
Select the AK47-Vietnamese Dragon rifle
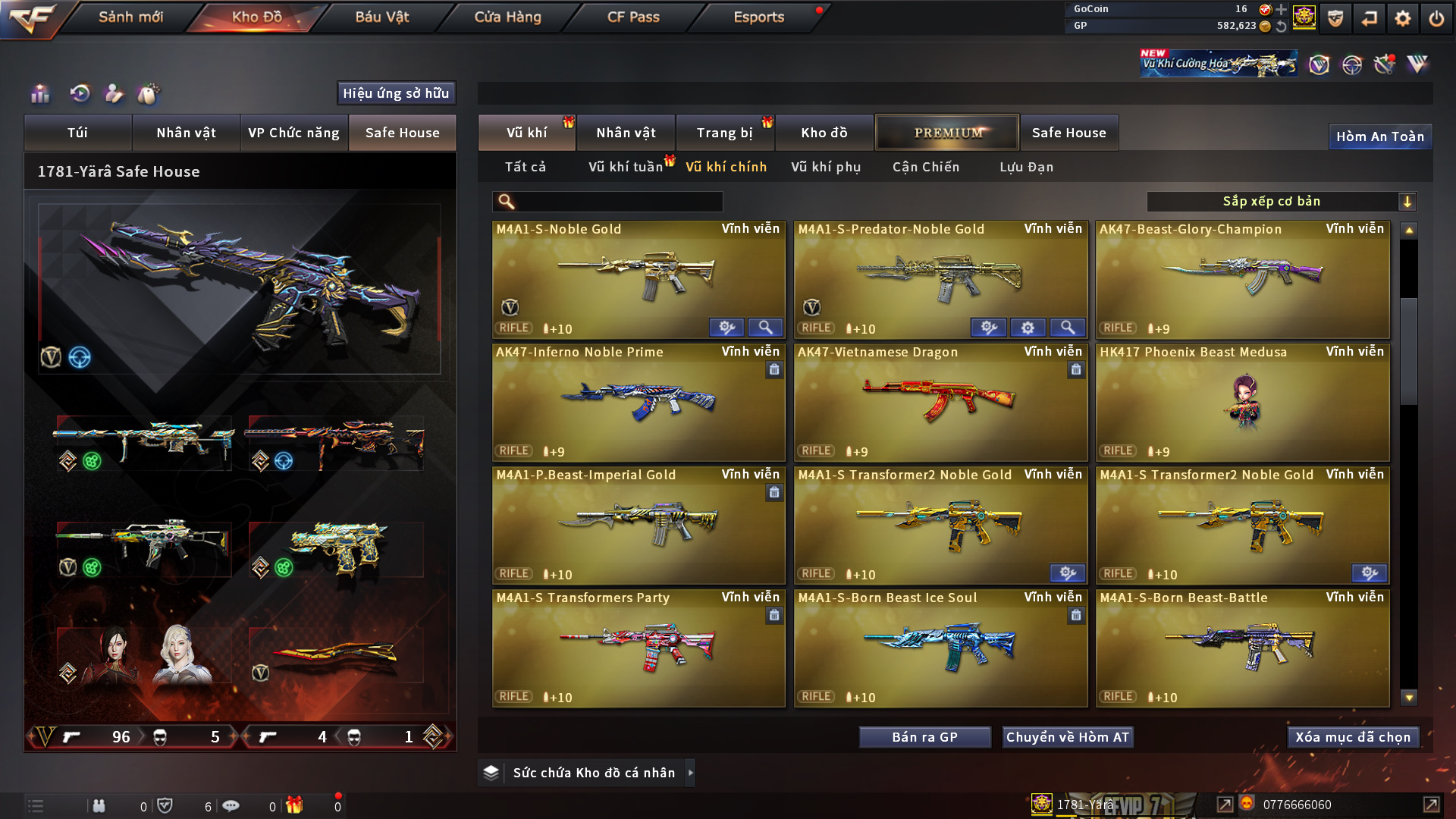click(940, 402)
